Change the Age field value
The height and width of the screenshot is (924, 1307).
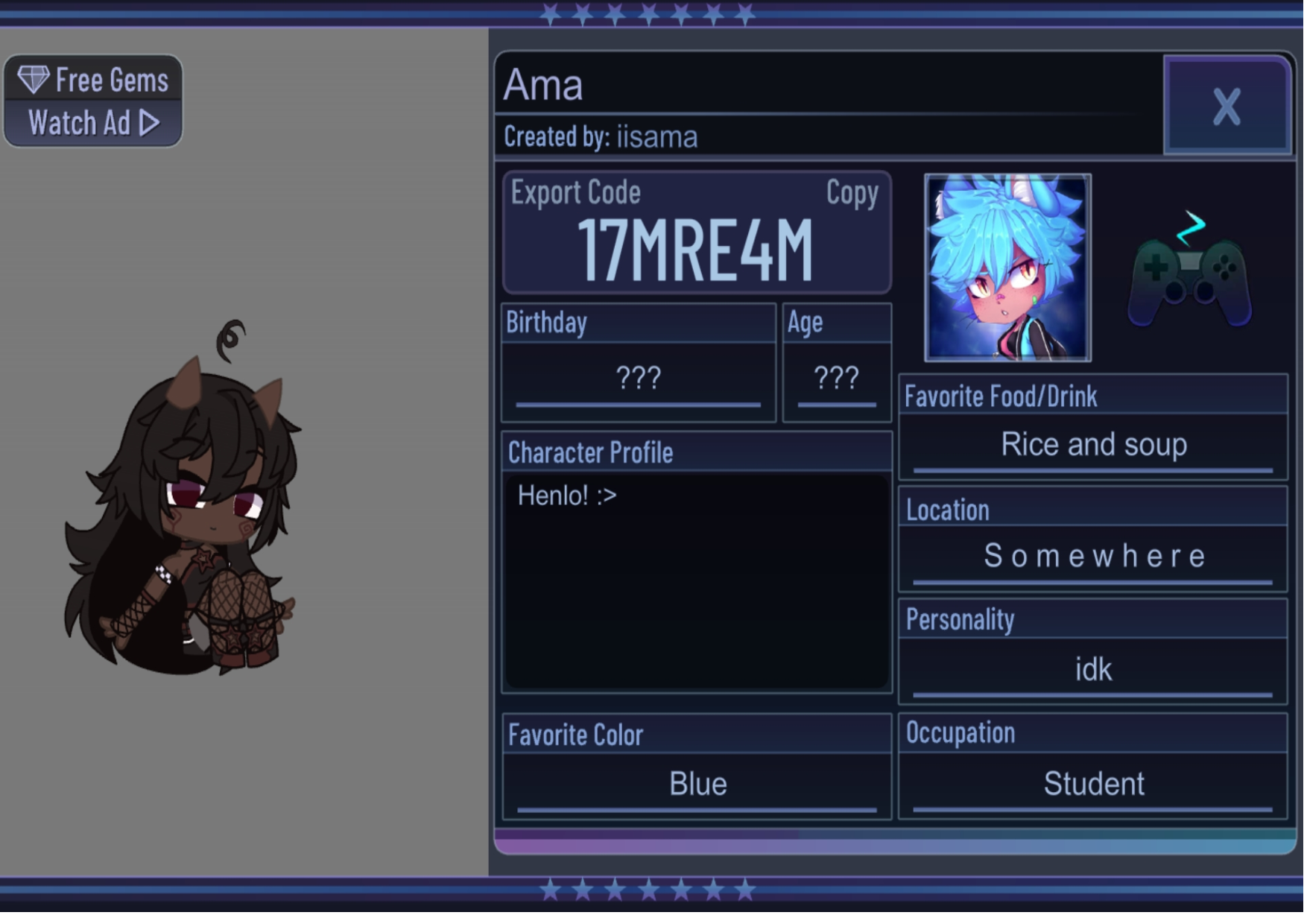836,379
